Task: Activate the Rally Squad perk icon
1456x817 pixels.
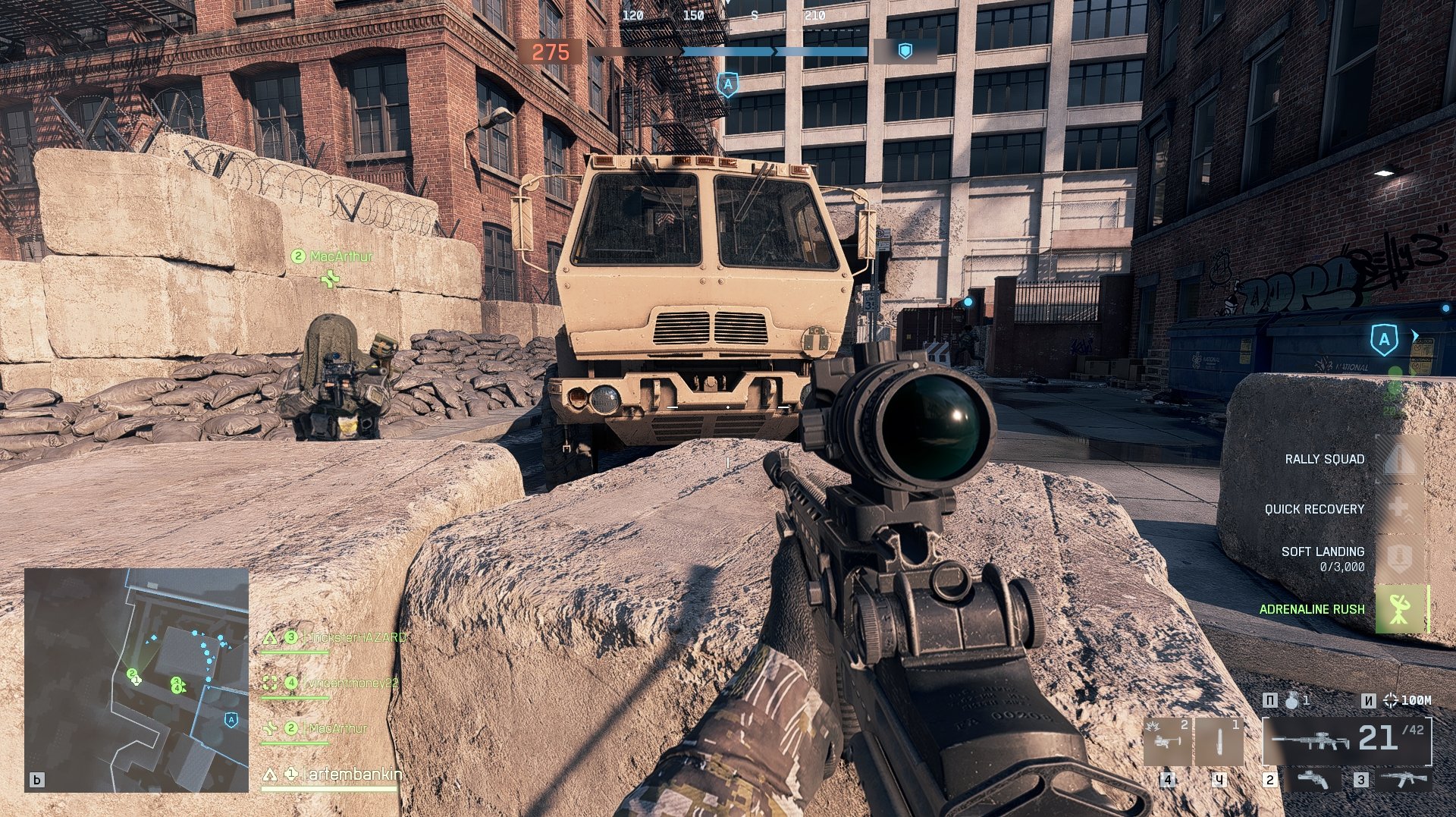Action: click(x=1399, y=460)
